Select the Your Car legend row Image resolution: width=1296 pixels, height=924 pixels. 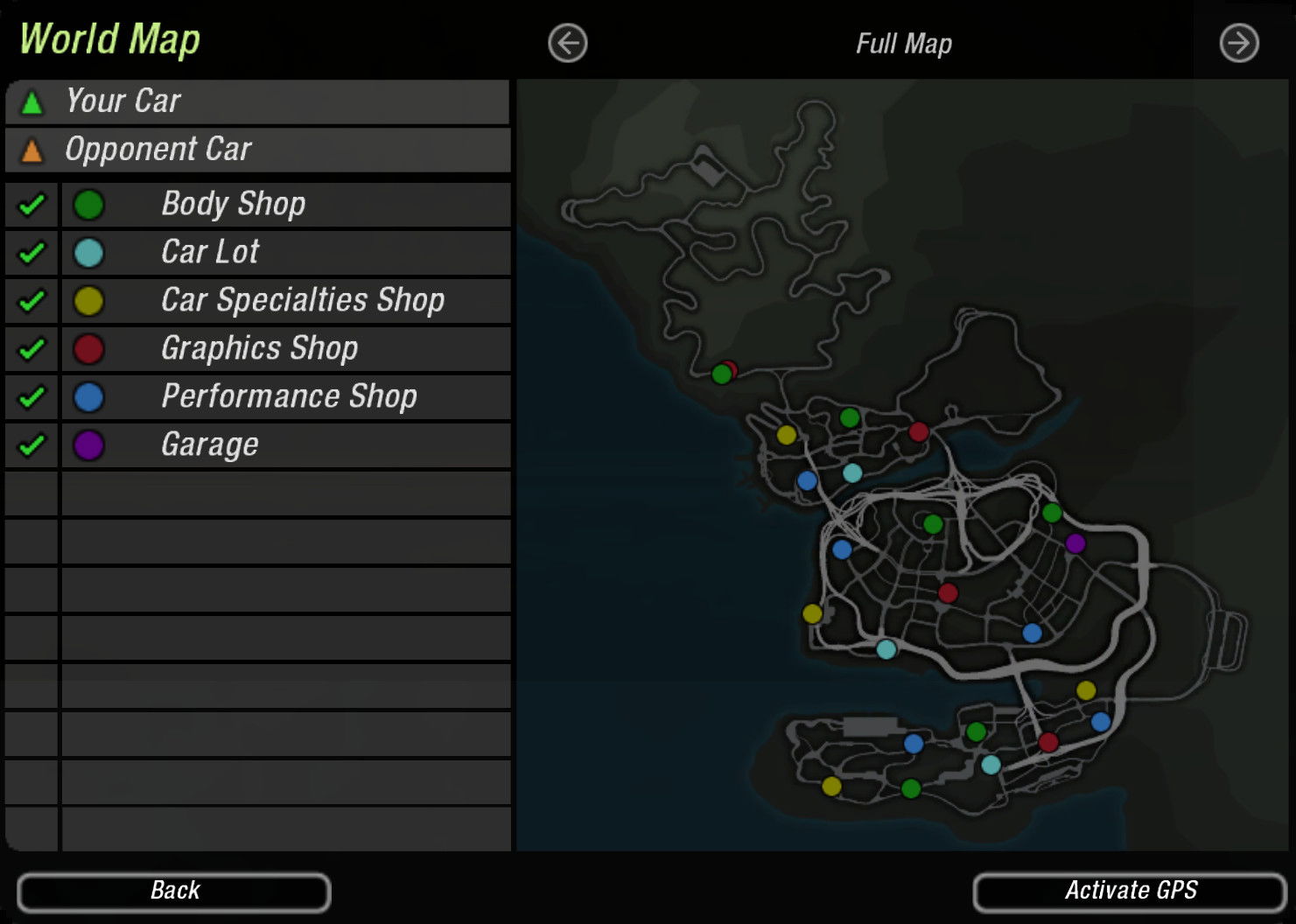pos(257,101)
